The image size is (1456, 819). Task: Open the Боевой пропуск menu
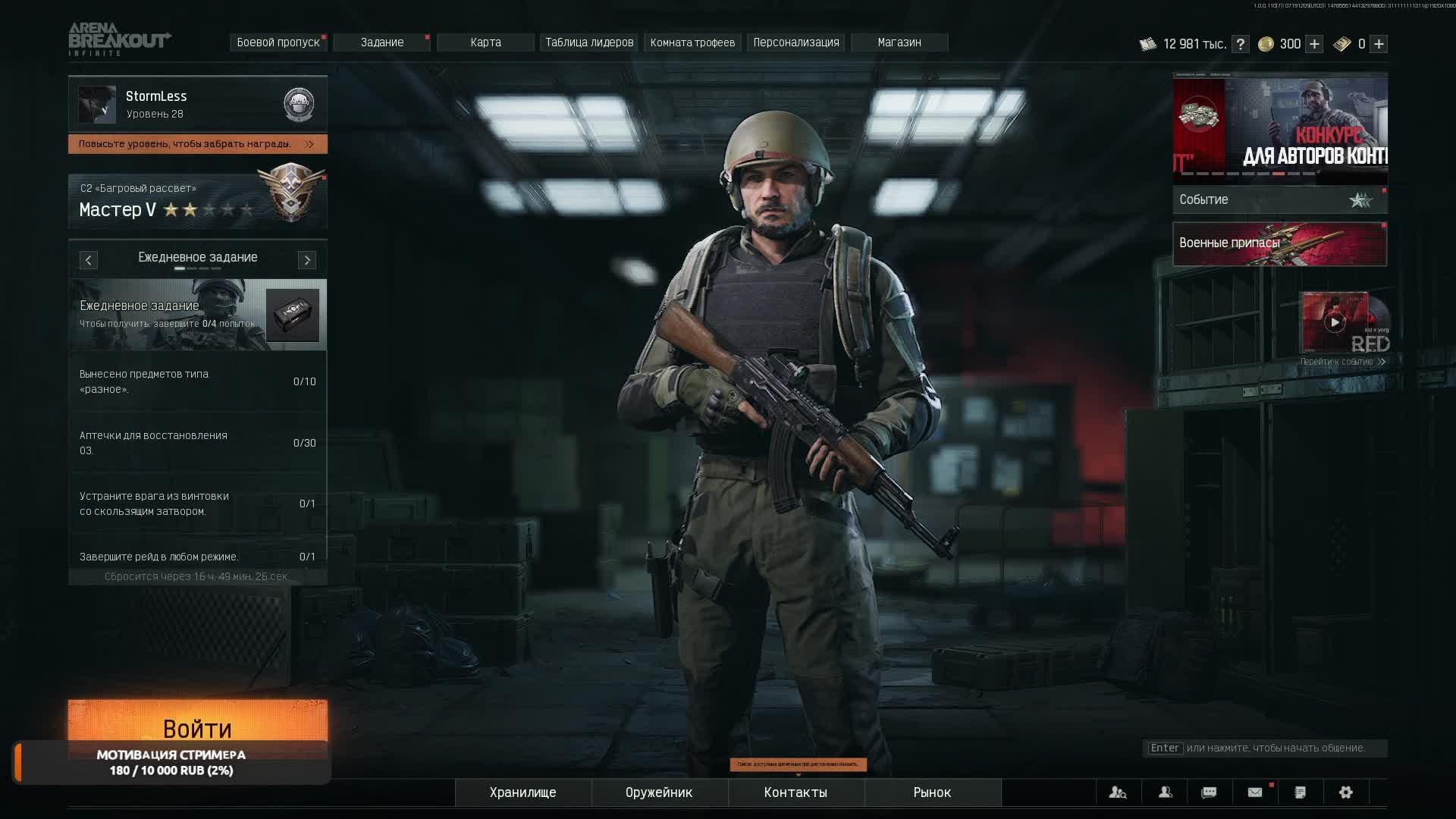point(278,42)
